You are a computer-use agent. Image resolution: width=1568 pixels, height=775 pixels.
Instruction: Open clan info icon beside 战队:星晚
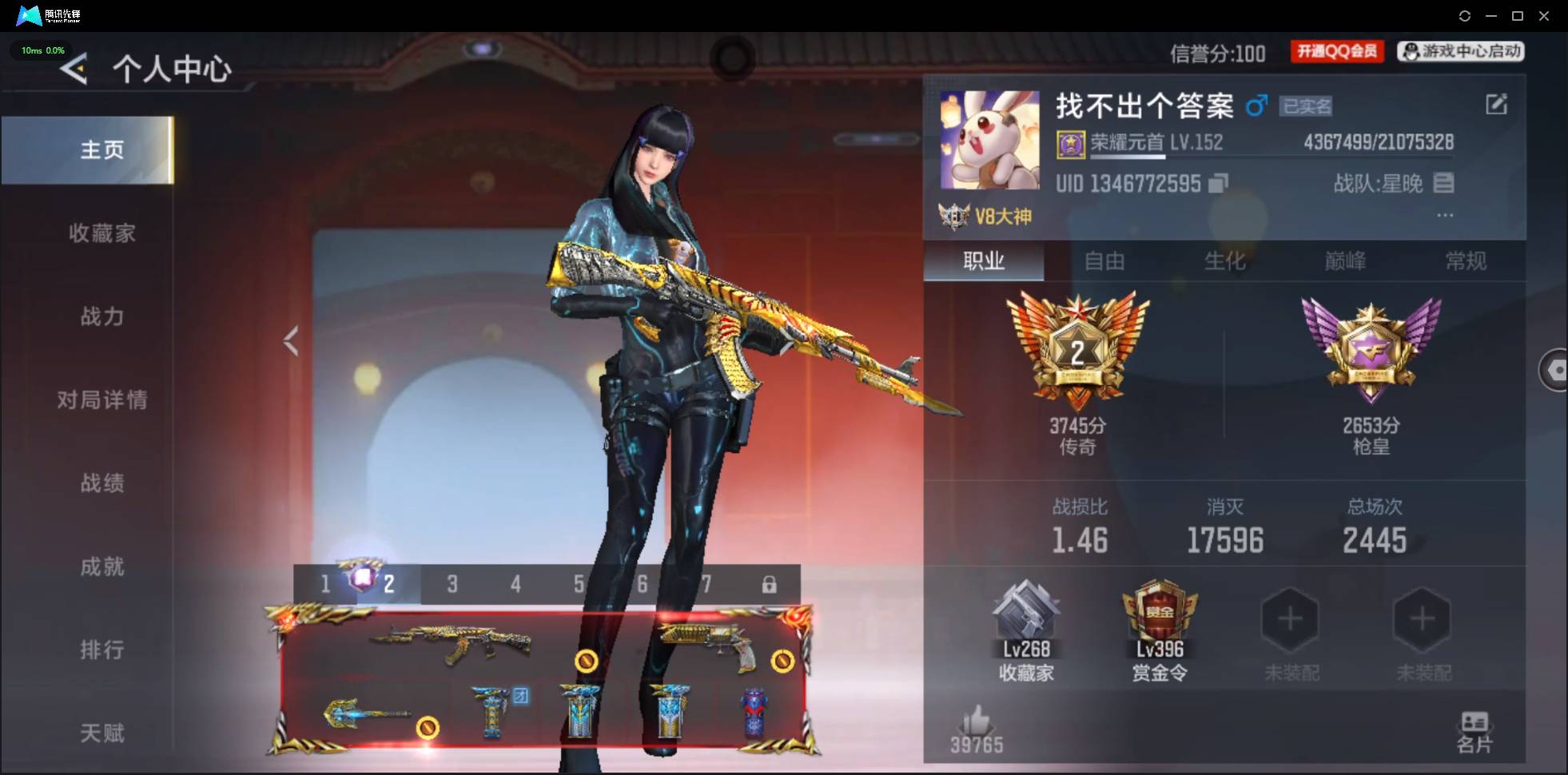point(1443,184)
